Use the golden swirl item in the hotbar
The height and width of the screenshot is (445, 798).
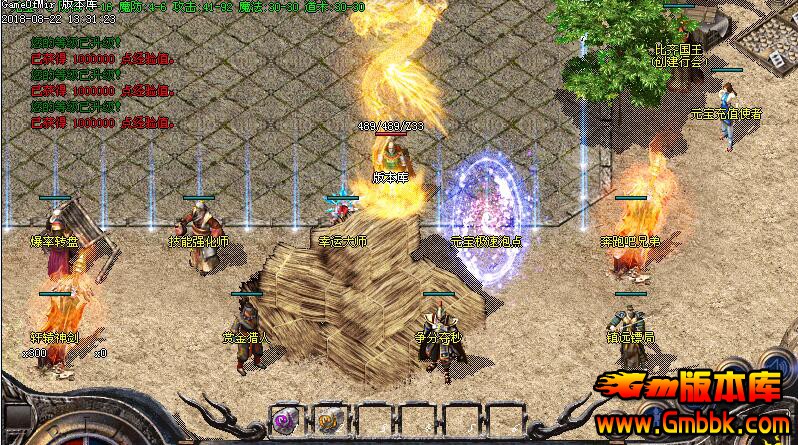[x=328, y=420]
